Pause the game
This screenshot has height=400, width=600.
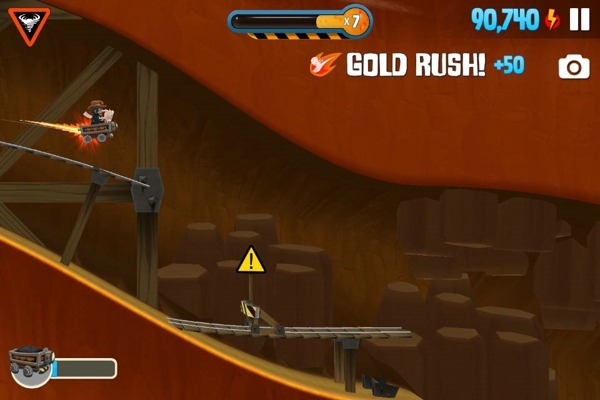click(579, 19)
